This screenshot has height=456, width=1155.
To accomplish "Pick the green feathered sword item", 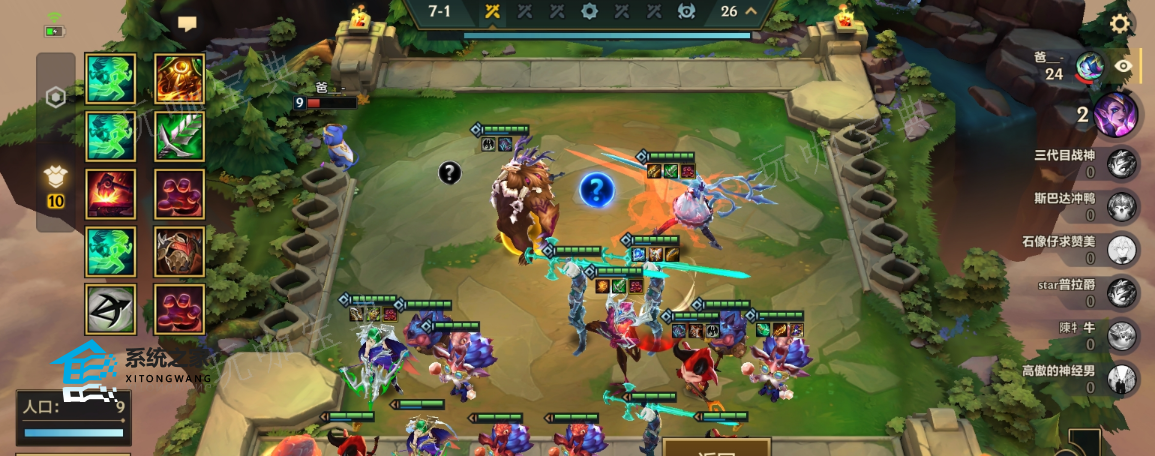I will click(x=180, y=136).
